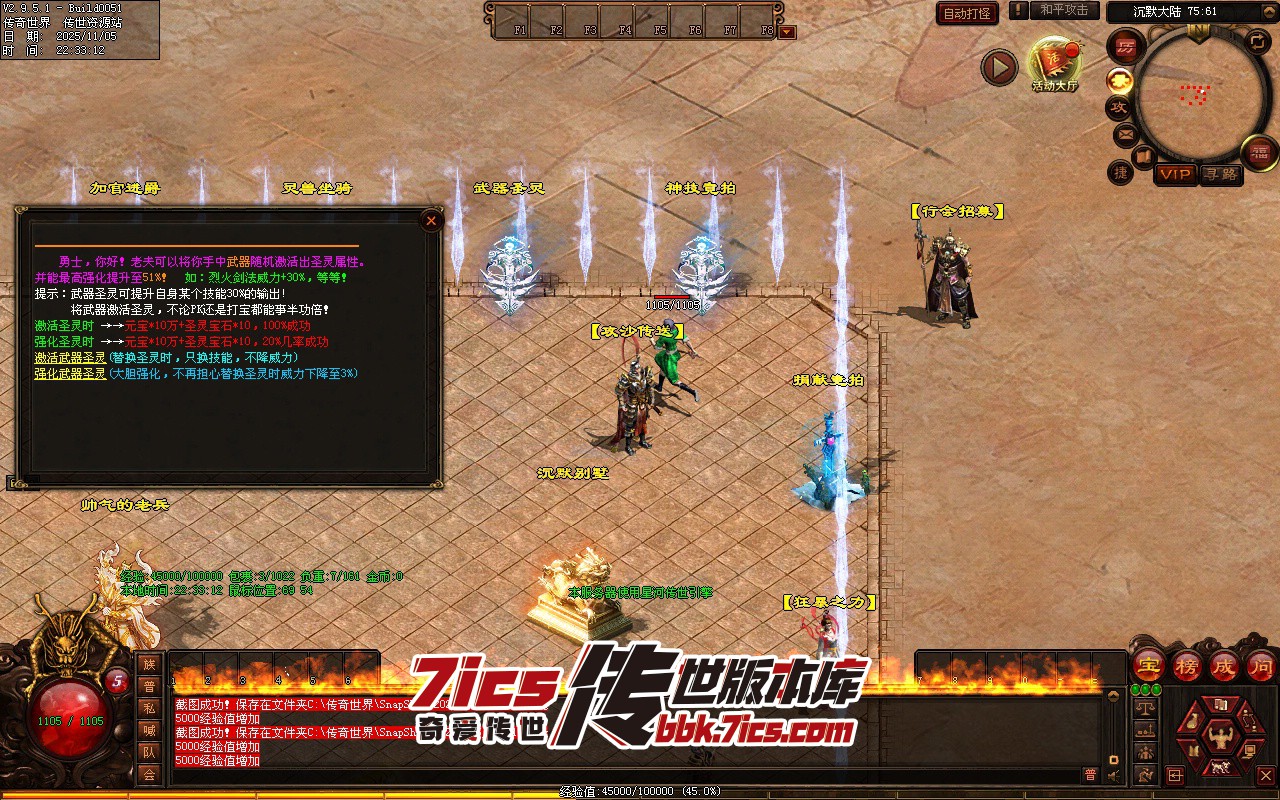Open the VIP panel button
Screen dimensions: 1280x800
1175,174
